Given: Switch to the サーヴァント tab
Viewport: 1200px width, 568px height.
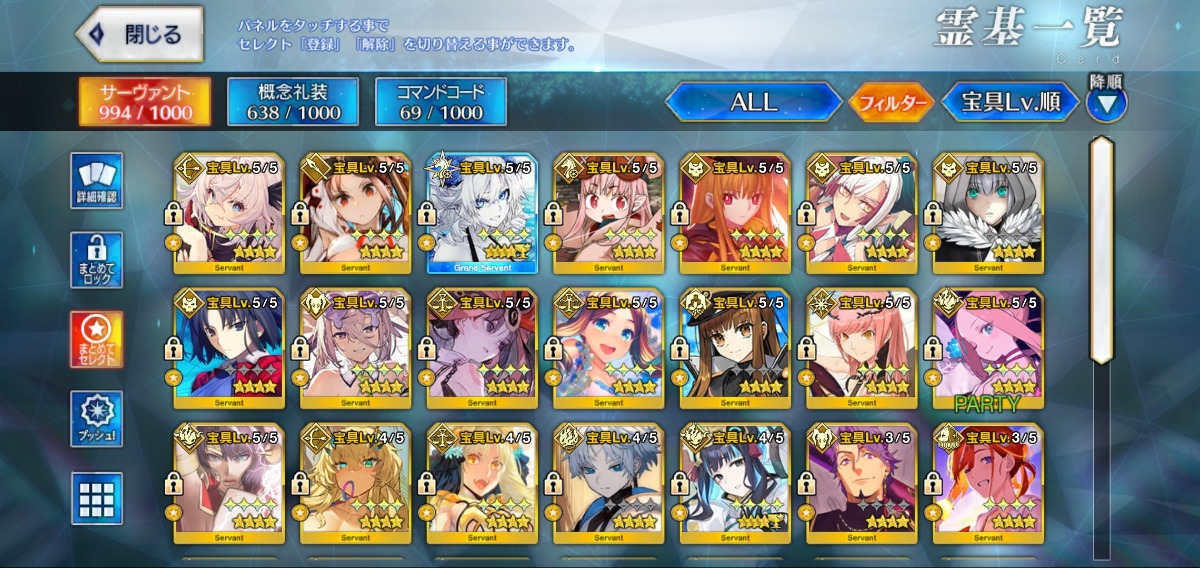Looking at the screenshot, I should click(146, 102).
